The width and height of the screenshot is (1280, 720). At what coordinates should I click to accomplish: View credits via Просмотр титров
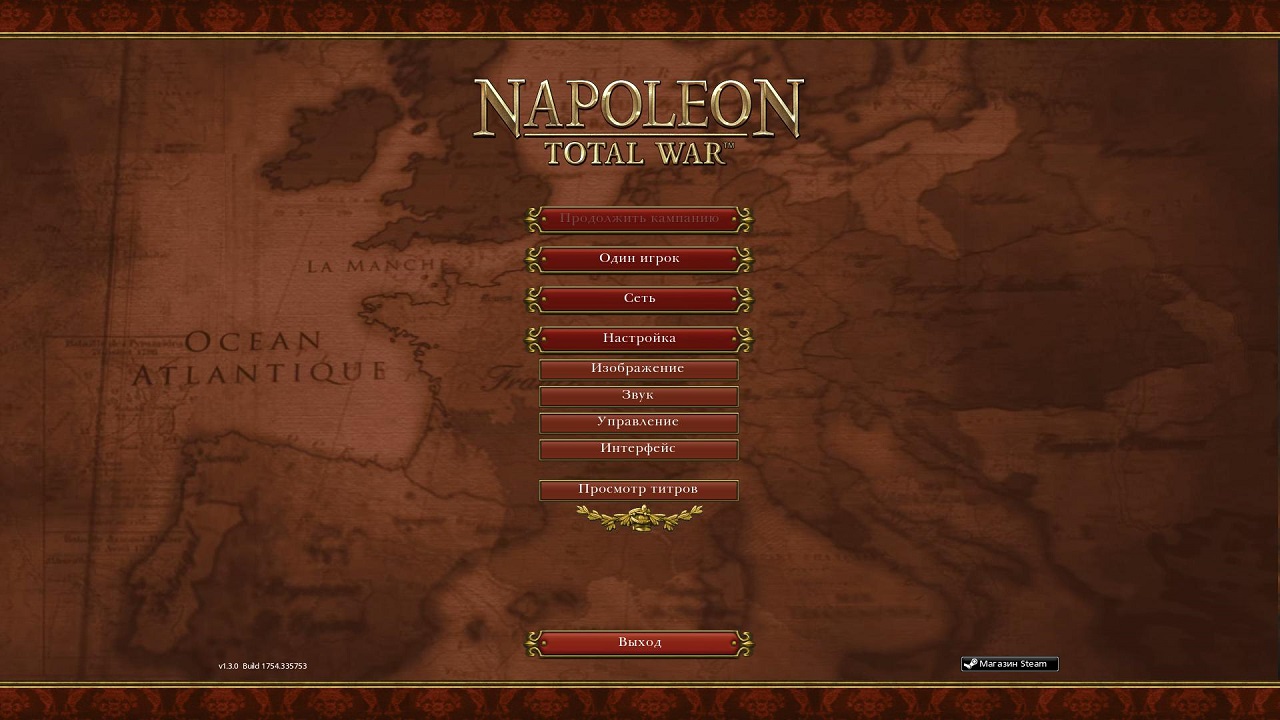(x=638, y=490)
